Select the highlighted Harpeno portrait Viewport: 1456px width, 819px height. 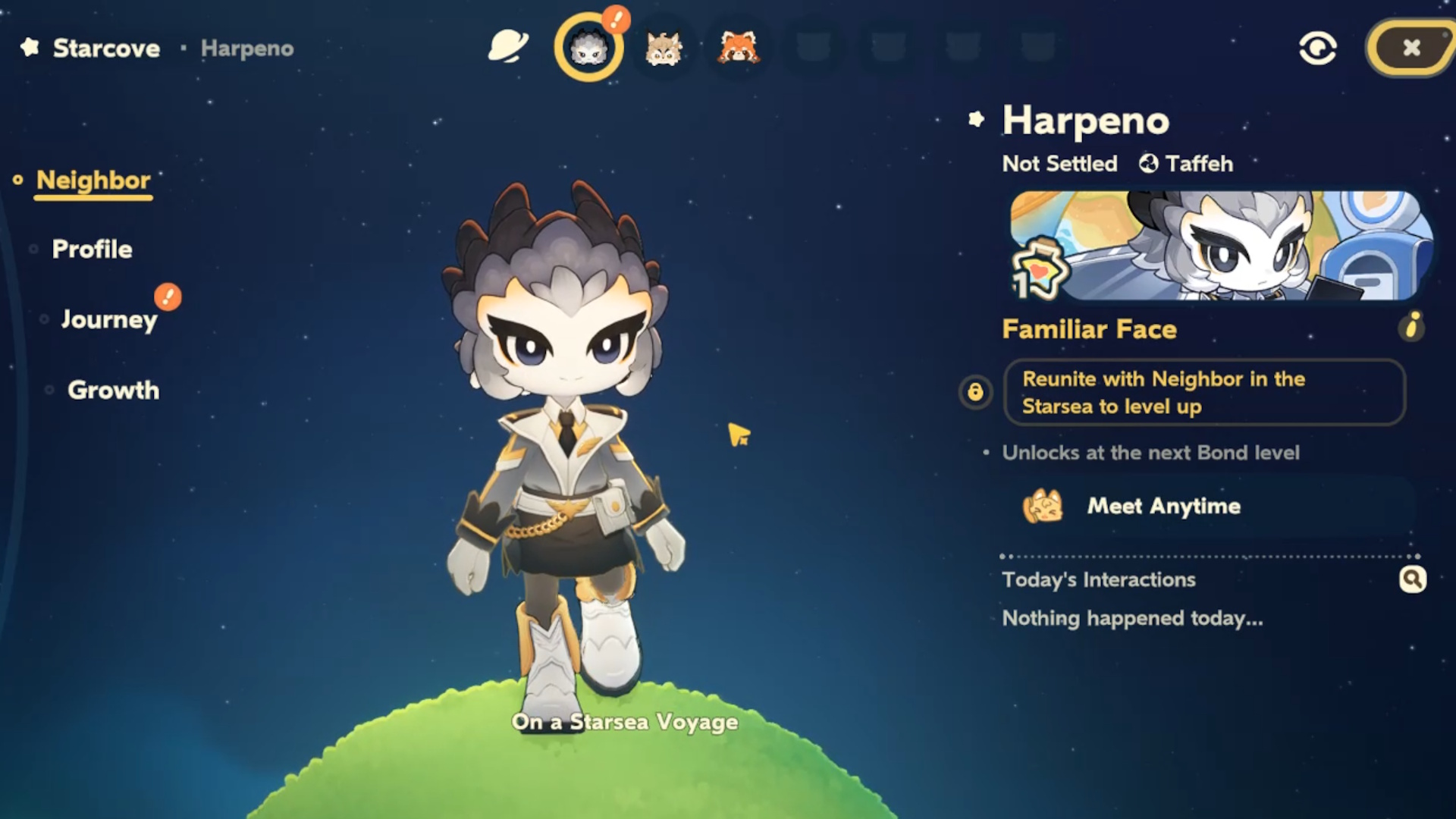(588, 47)
